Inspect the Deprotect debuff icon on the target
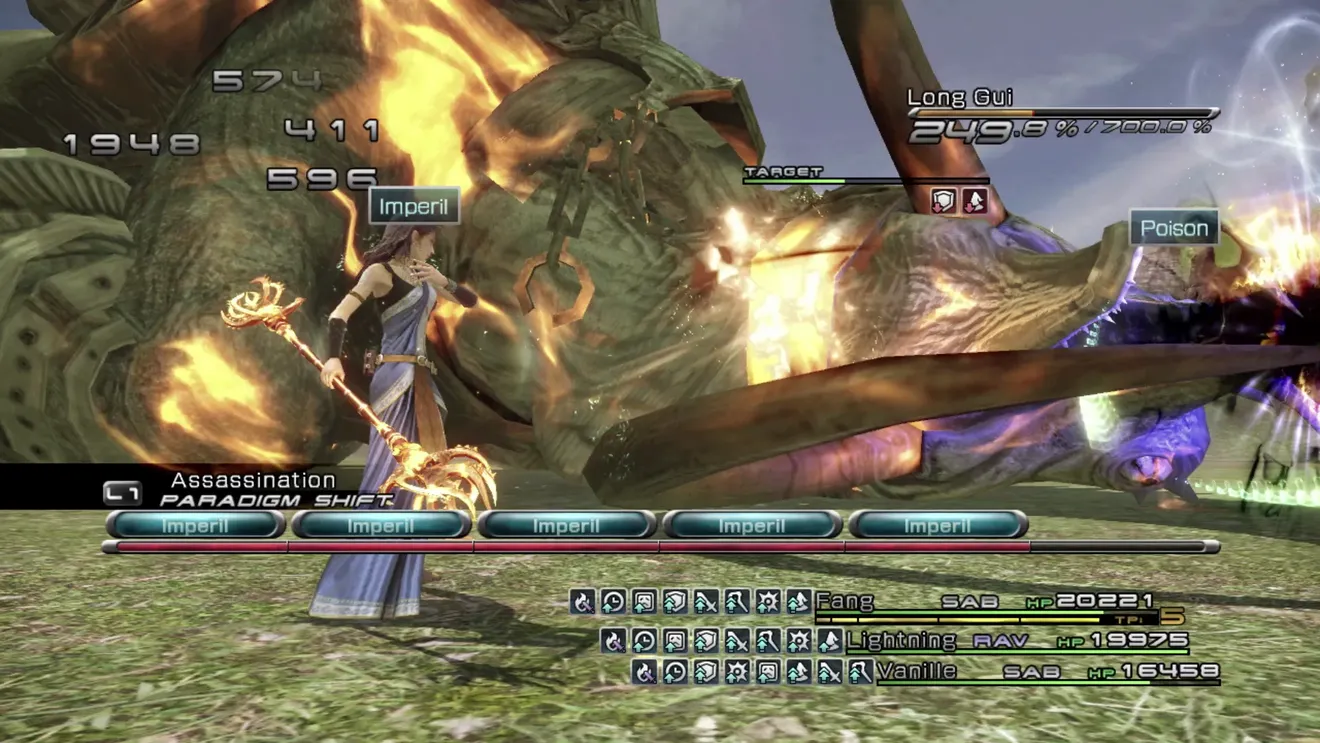Viewport: 1320px width, 743px height. [943, 201]
